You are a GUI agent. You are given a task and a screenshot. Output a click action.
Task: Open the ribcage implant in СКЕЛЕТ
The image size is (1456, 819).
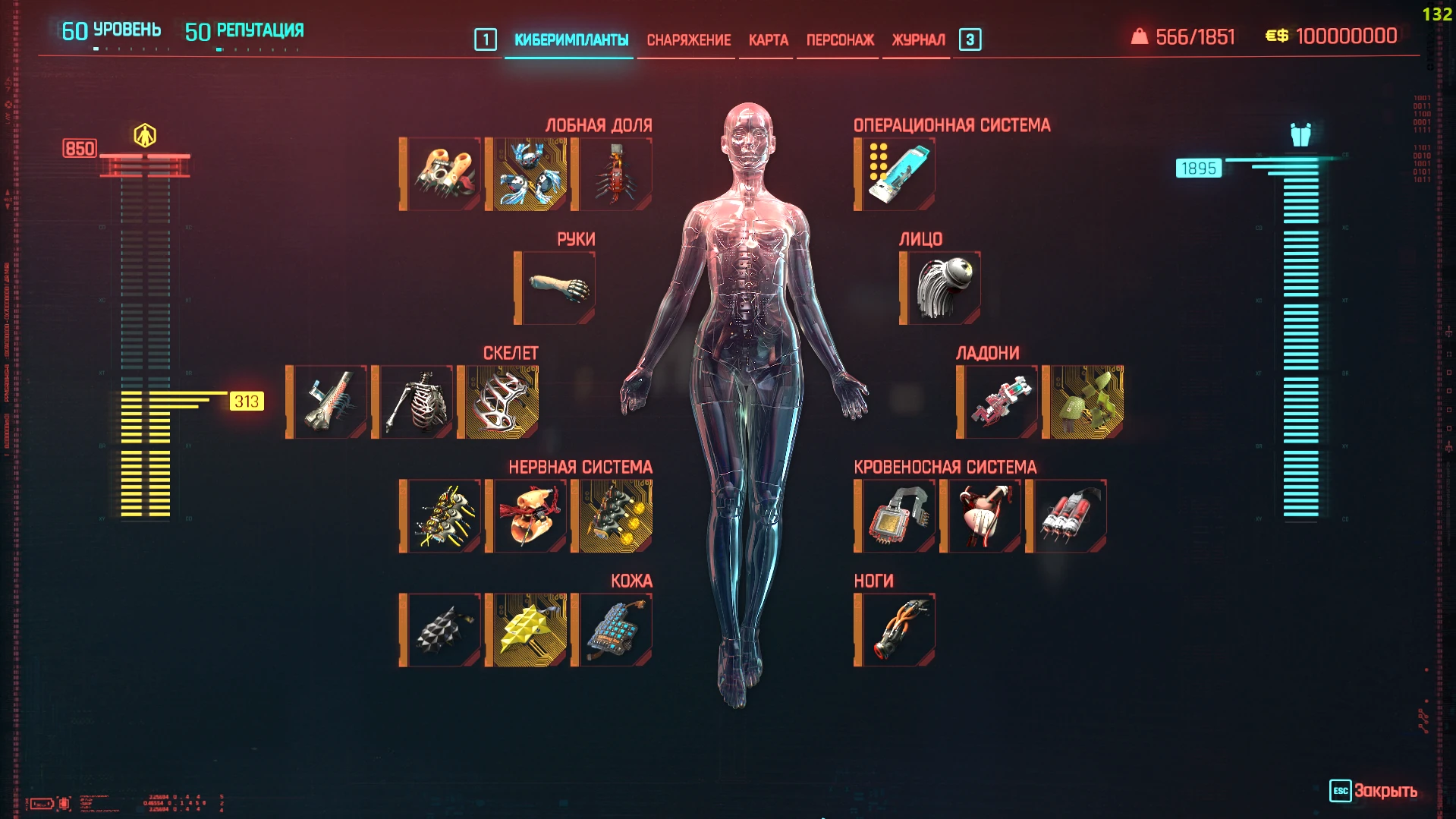413,402
